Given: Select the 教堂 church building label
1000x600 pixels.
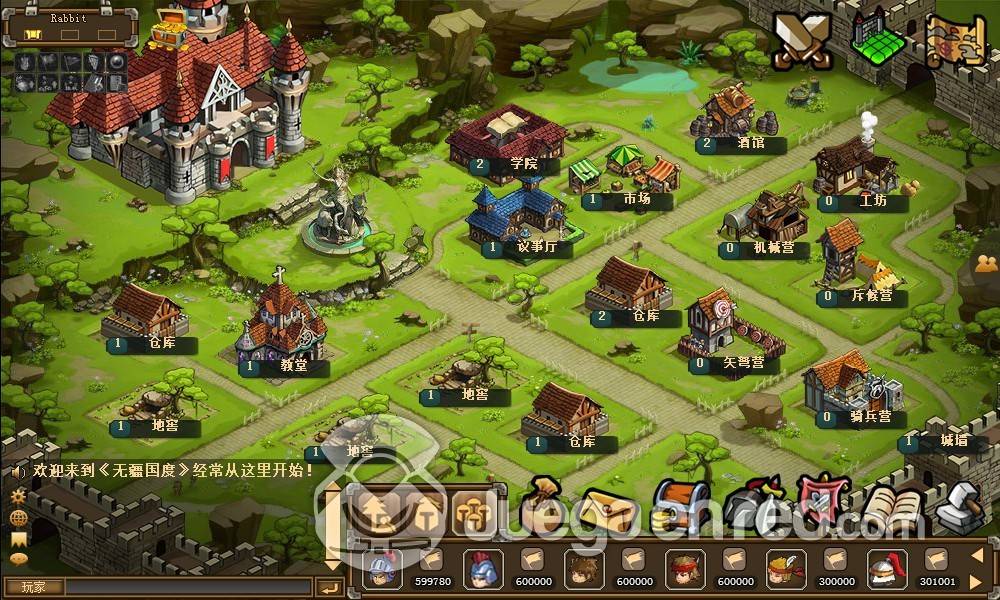Looking at the screenshot, I should click(x=293, y=366).
